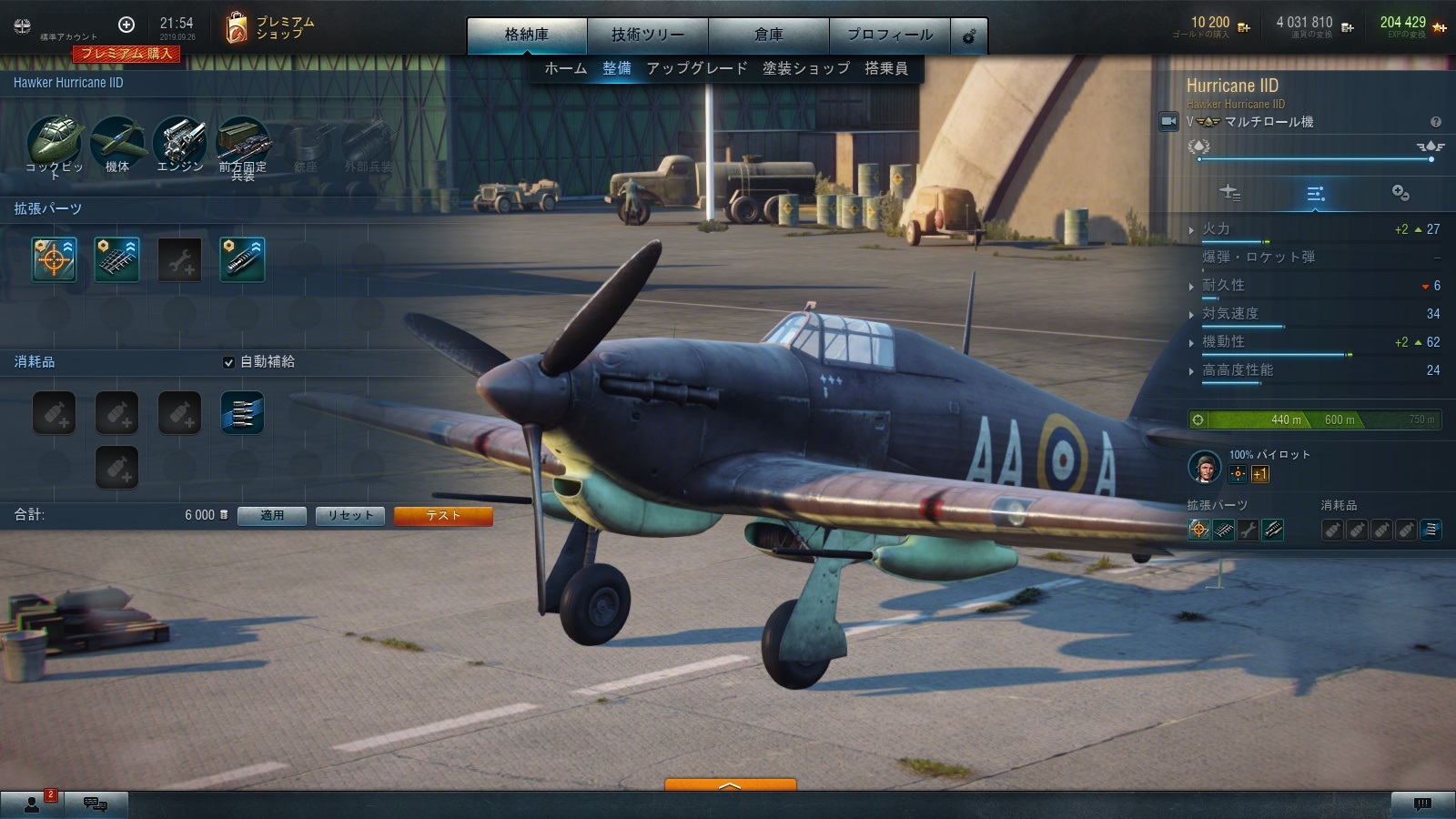Click the リセット button

pos(350,516)
